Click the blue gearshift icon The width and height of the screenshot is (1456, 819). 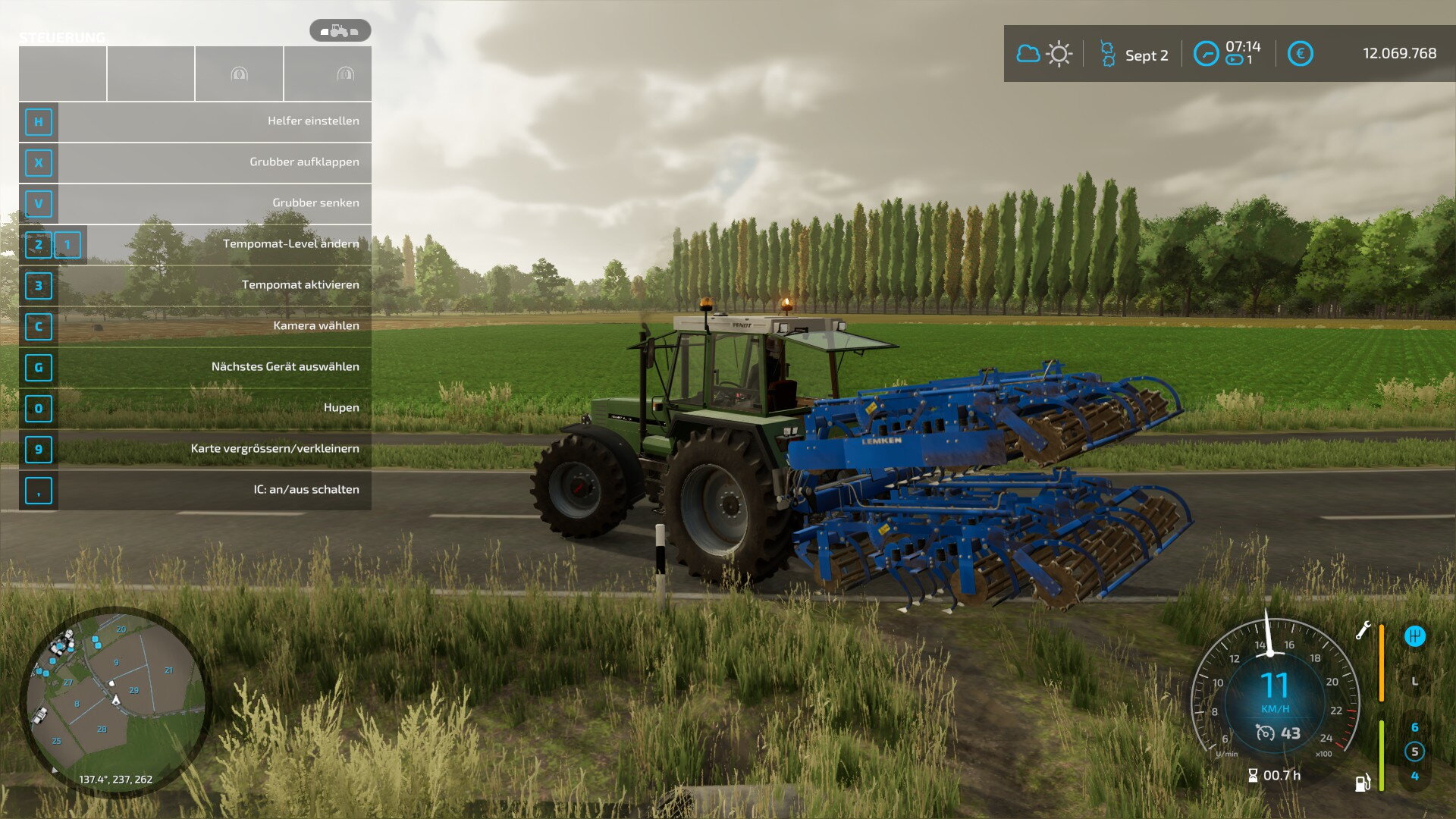[x=1414, y=636]
